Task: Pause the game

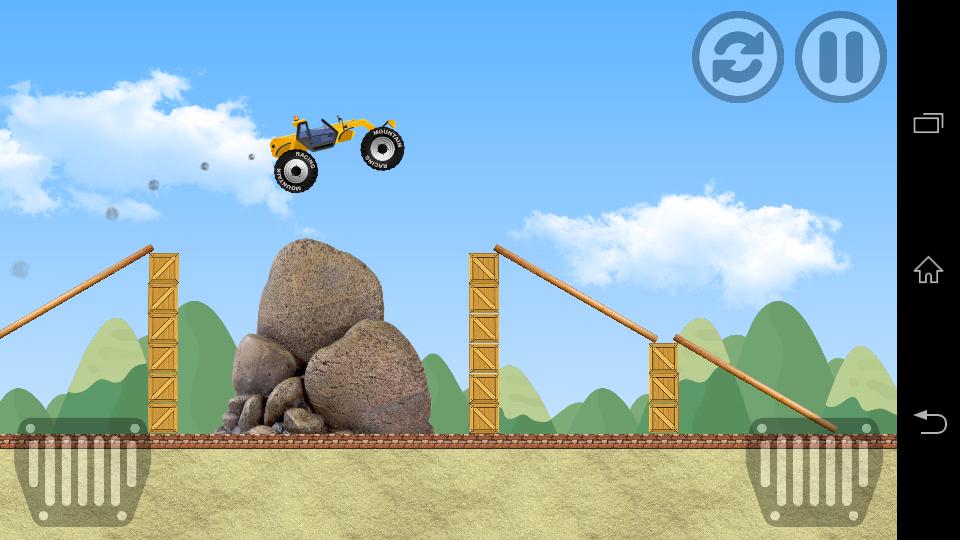Action: pos(841,57)
